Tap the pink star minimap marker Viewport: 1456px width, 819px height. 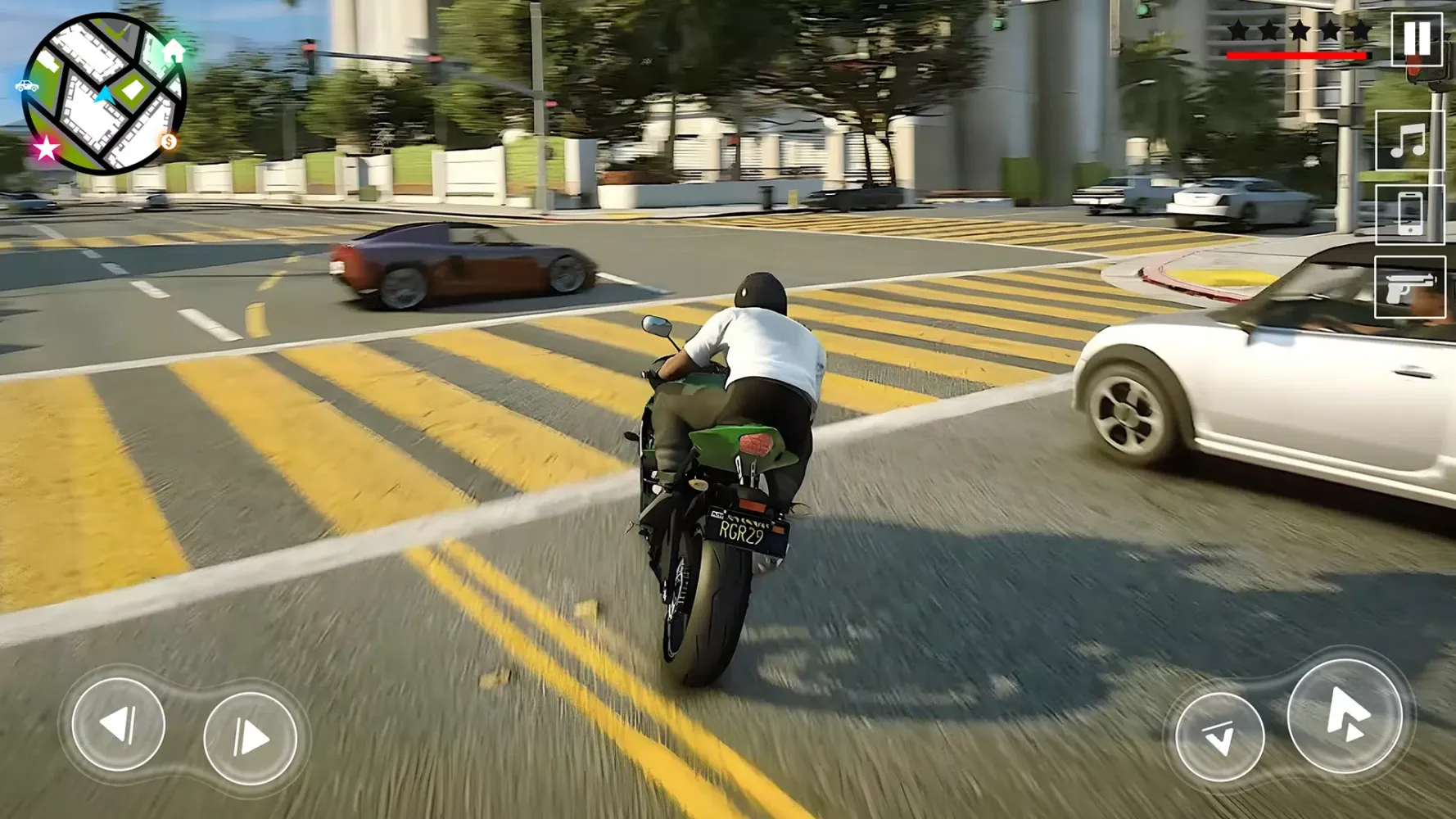click(x=45, y=148)
